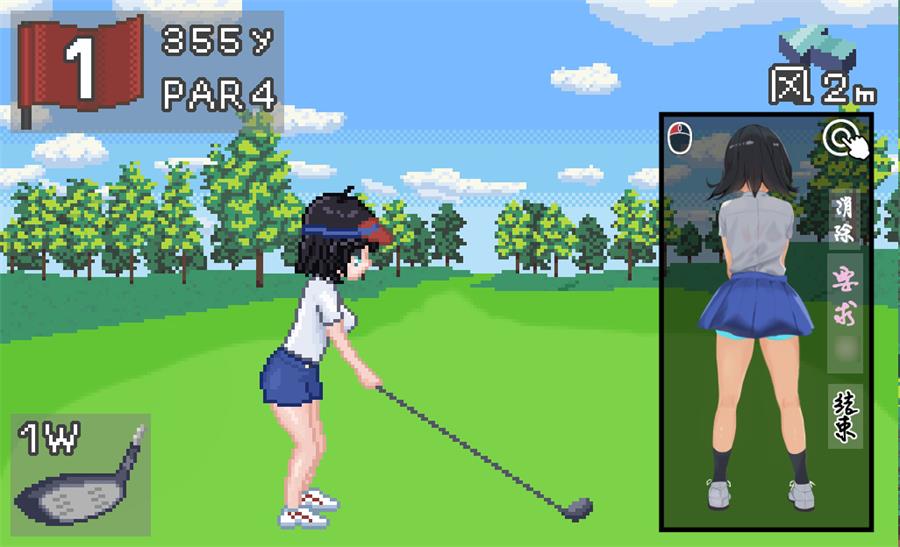
Task: Choose the 结束 (end) button
Action: [845, 415]
